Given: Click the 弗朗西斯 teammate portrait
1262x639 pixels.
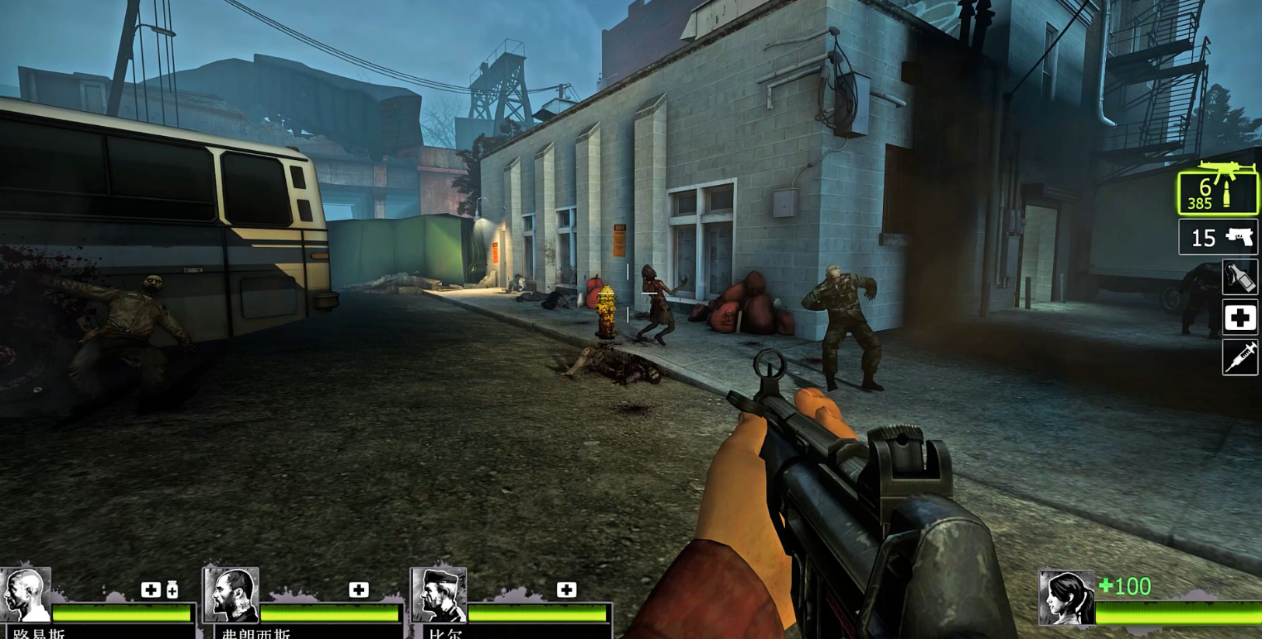Looking at the screenshot, I should coord(230,596).
